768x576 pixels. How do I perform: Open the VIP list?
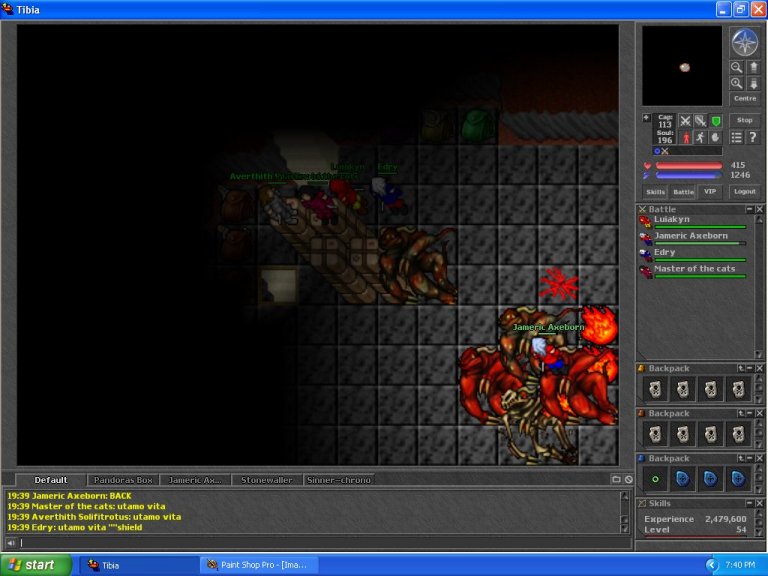[x=710, y=191]
